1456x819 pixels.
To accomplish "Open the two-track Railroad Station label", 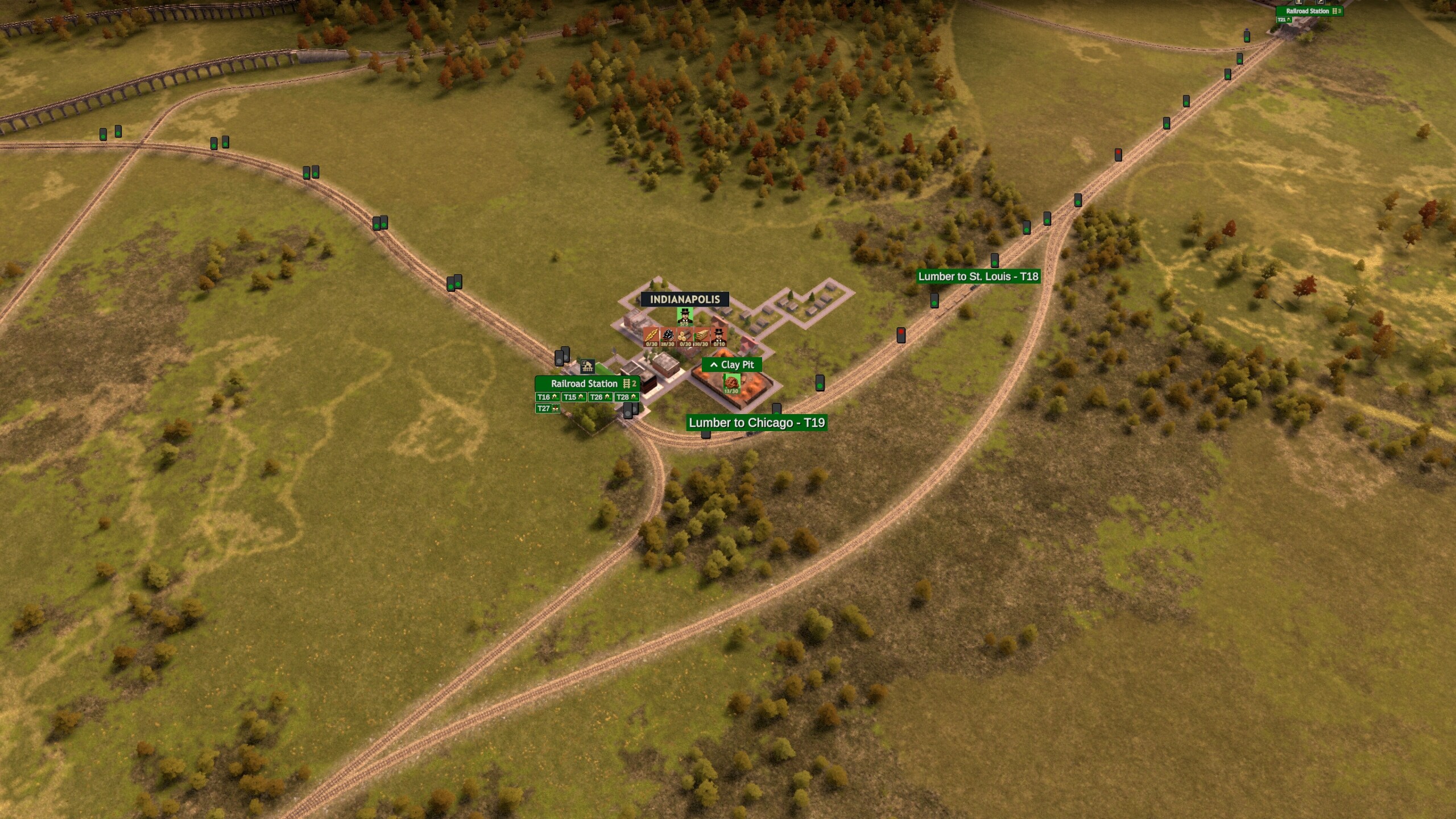I will point(587,383).
